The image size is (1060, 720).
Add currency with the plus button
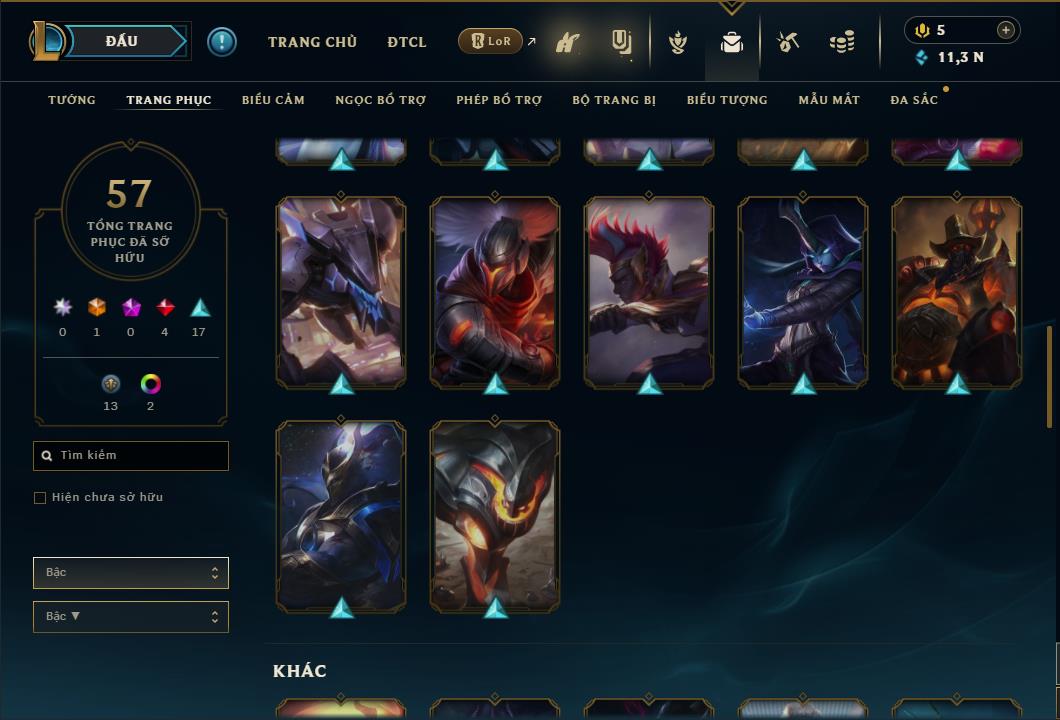1005,30
